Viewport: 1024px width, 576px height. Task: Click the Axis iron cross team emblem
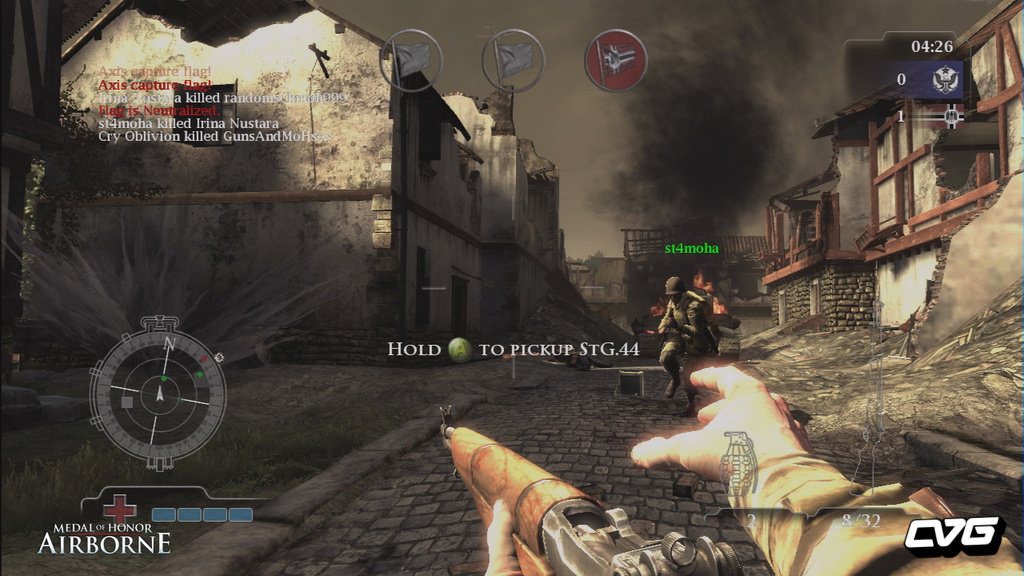click(x=951, y=117)
